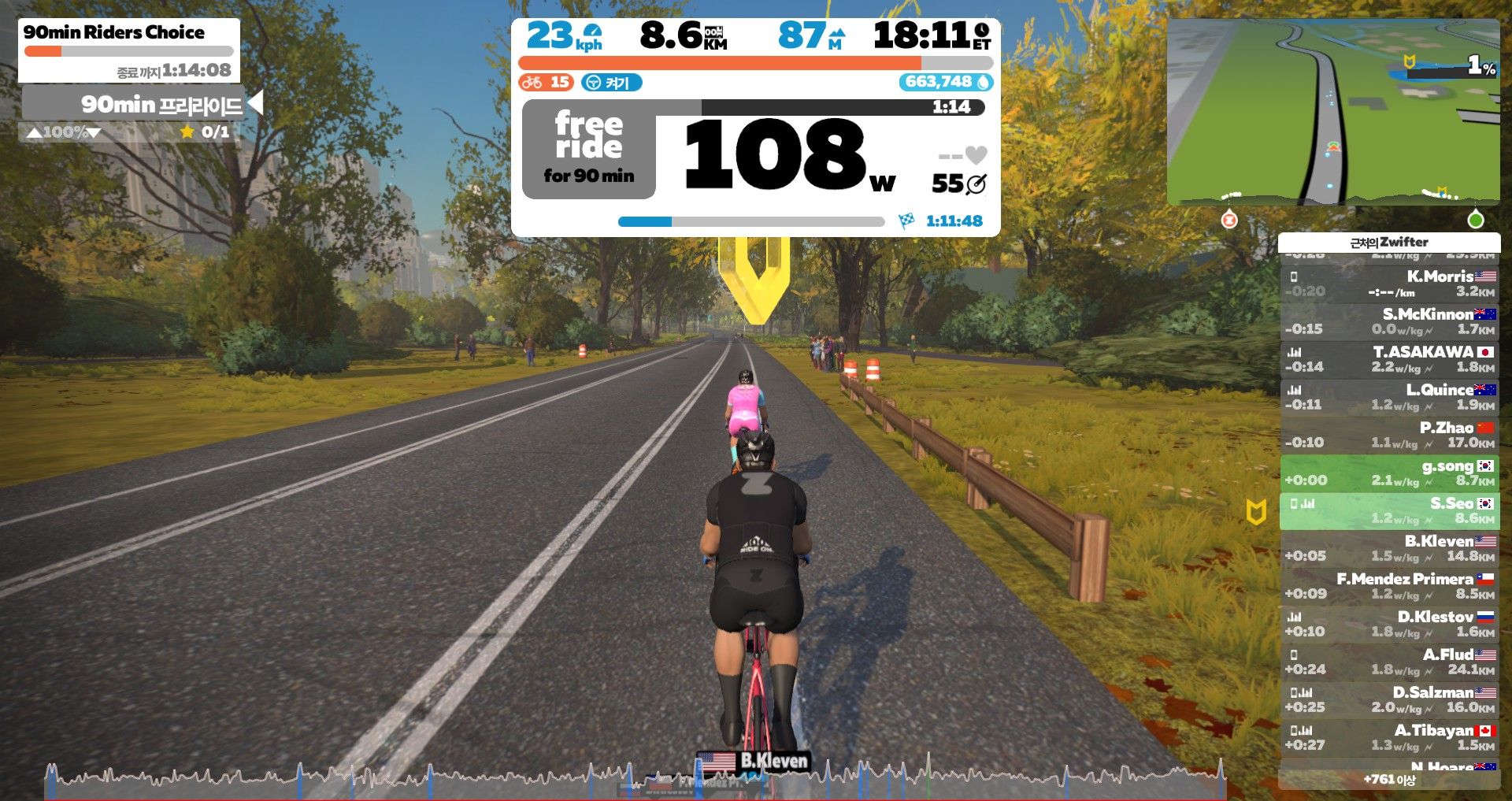View rider B.Kleven from the nearby list

pyautogui.click(x=1389, y=548)
